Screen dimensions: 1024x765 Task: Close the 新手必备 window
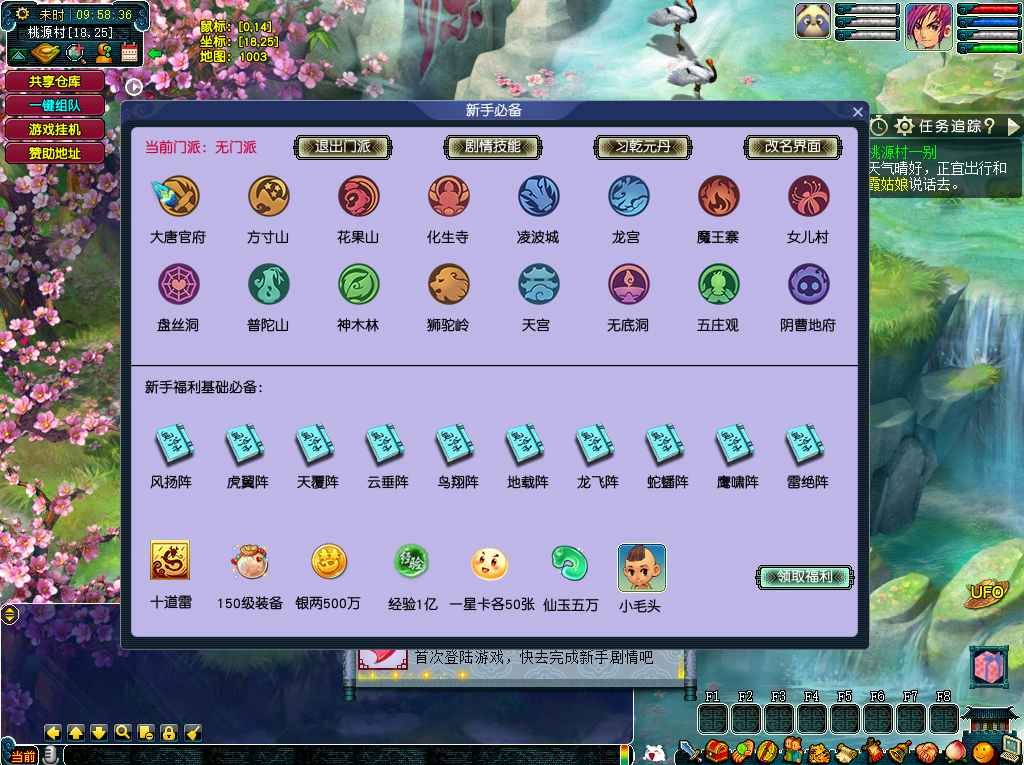click(857, 112)
